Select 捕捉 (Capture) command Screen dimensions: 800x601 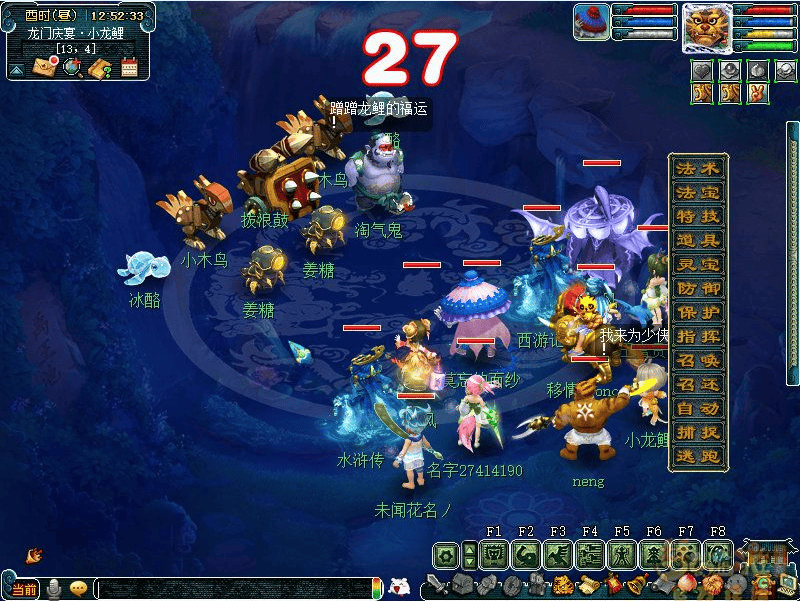click(x=697, y=433)
